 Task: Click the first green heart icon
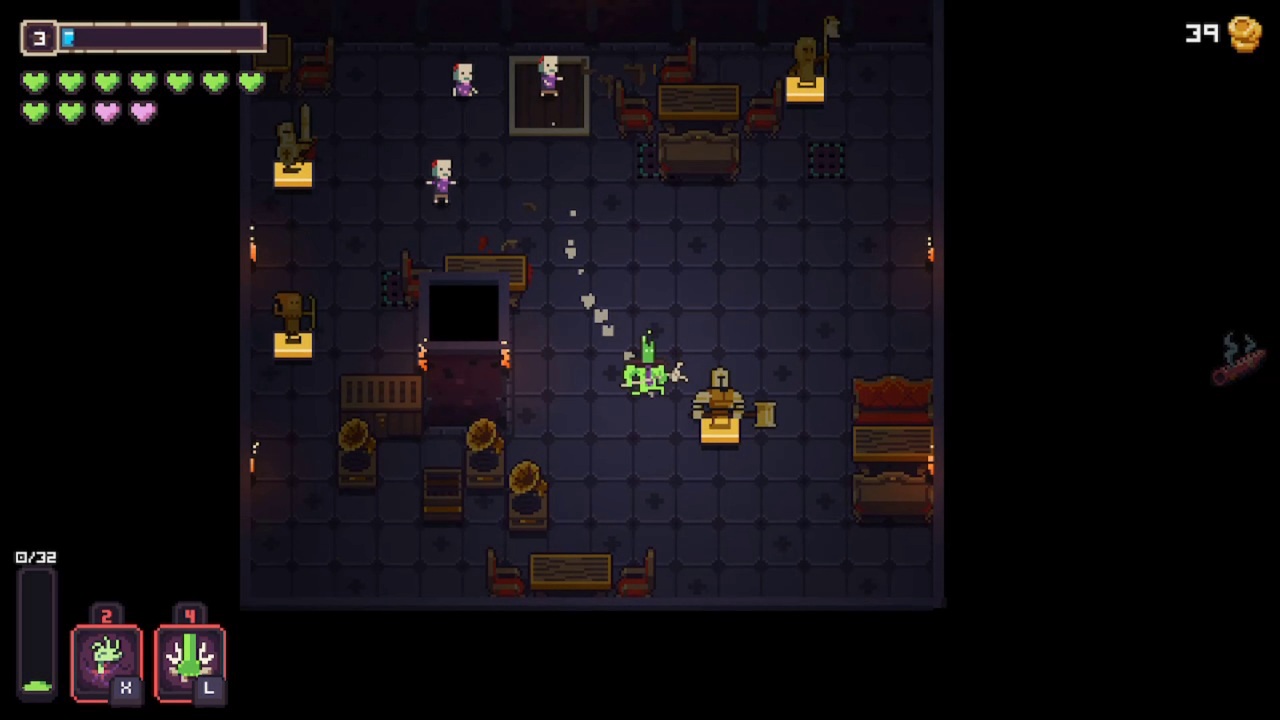[x=34, y=82]
